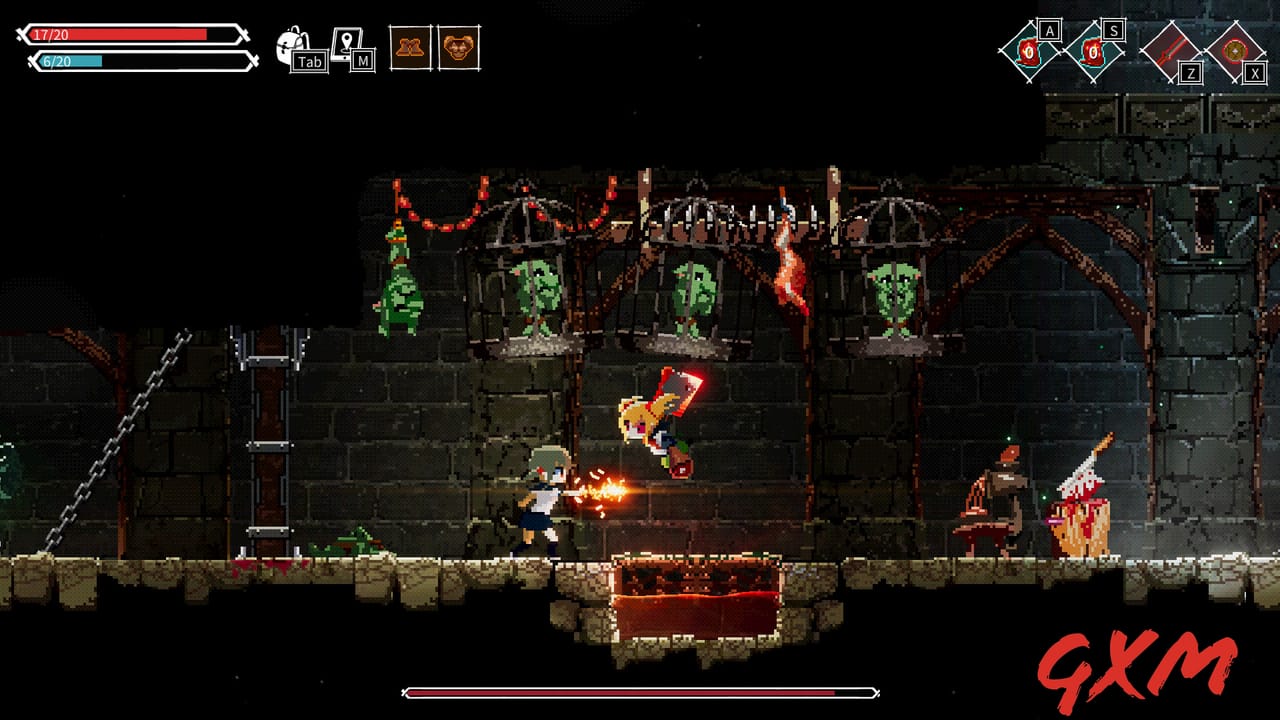Select the binoculars accessory slot
The width and height of the screenshot is (1280, 720).
(x=410, y=48)
